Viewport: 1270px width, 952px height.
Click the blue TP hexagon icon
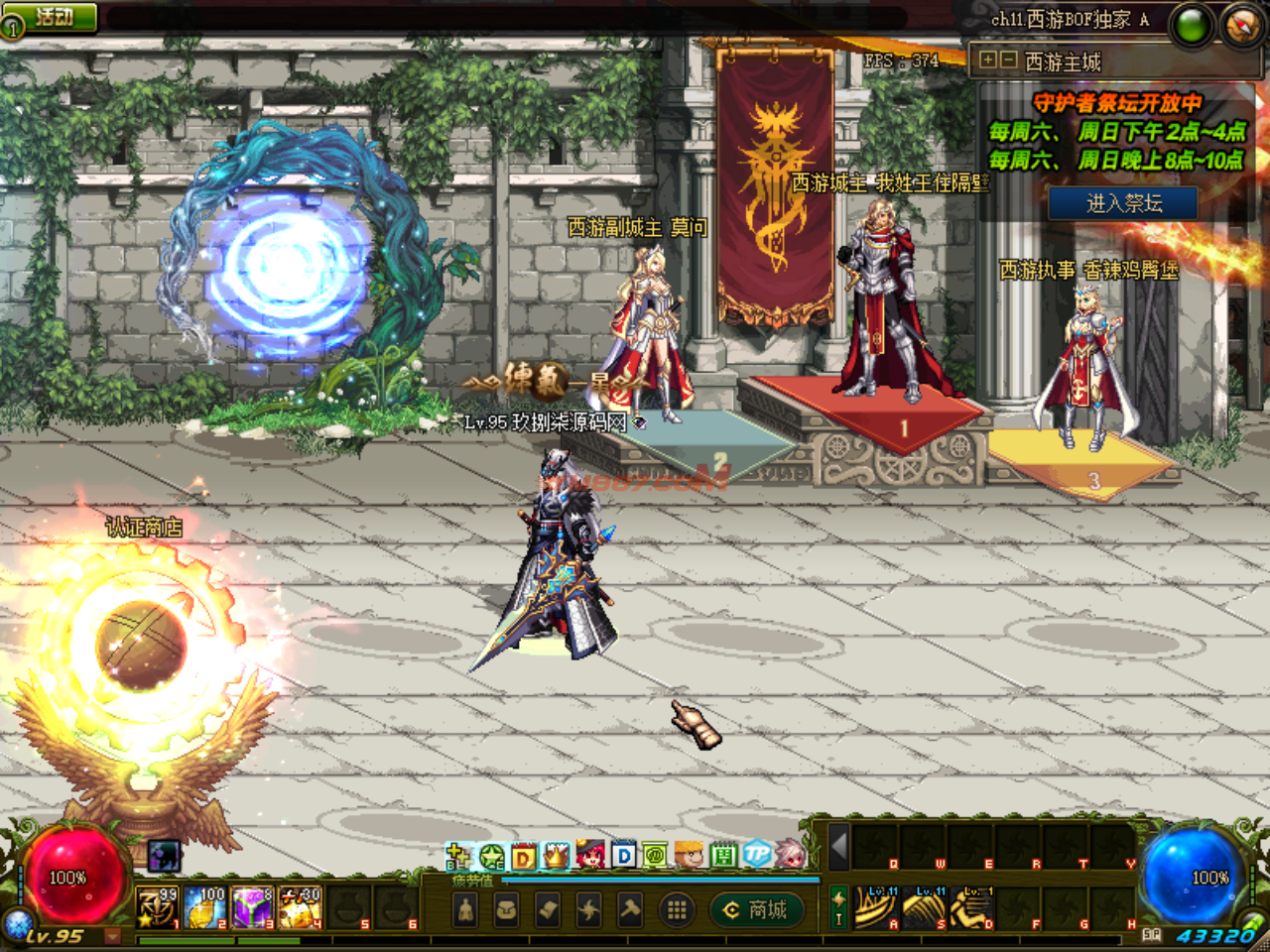click(x=757, y=855)
